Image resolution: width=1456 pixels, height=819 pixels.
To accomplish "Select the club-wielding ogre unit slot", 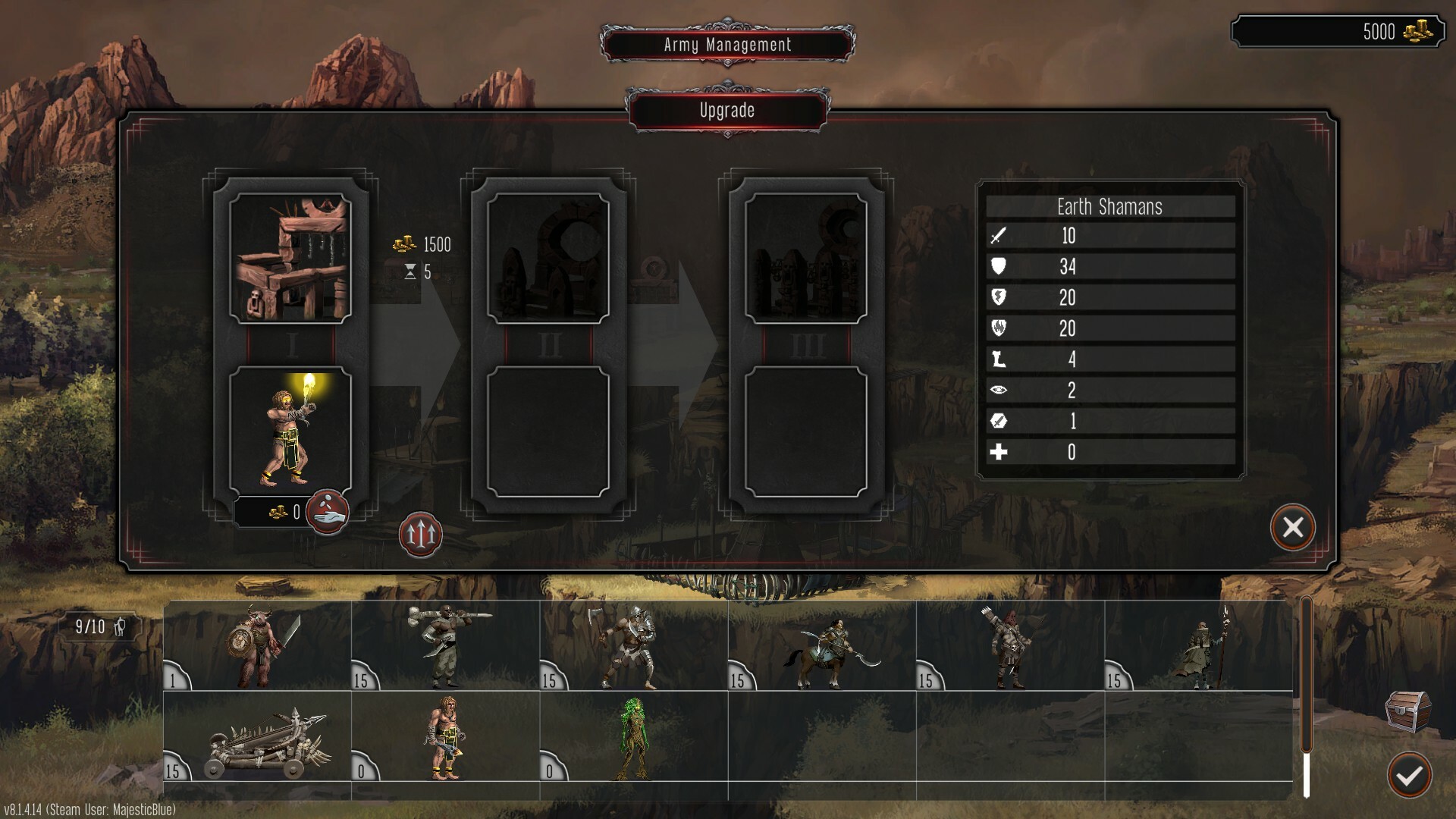I will point(445,646).
